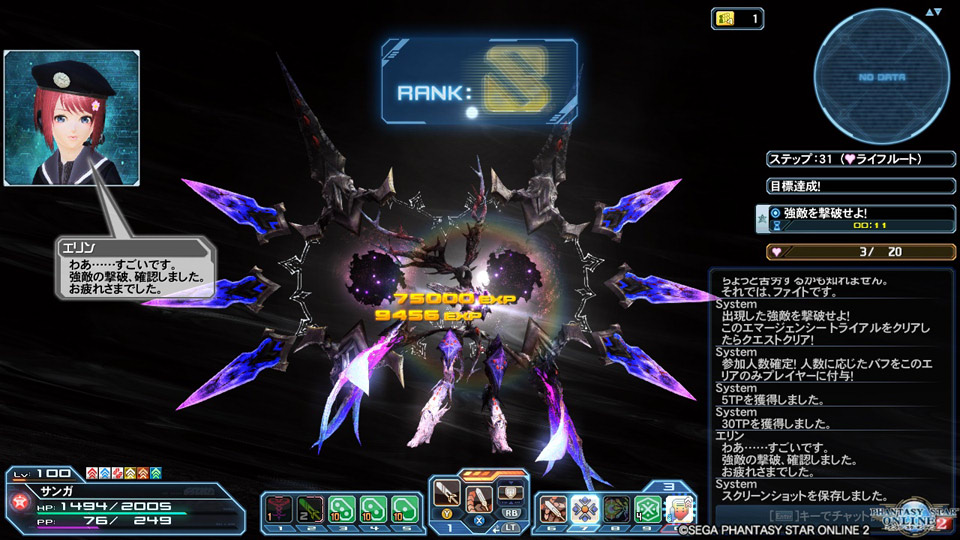Use the green hexagon item in slot 9
The image size is (960, 540).
(647, 509)
